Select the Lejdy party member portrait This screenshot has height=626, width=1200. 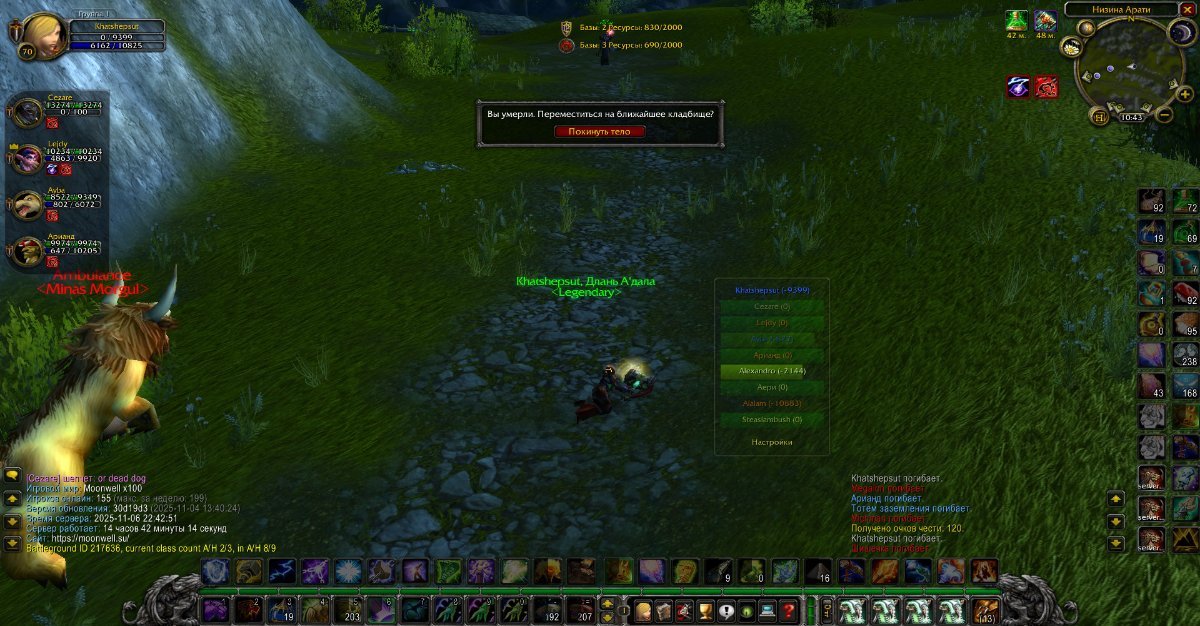point(27,158)
